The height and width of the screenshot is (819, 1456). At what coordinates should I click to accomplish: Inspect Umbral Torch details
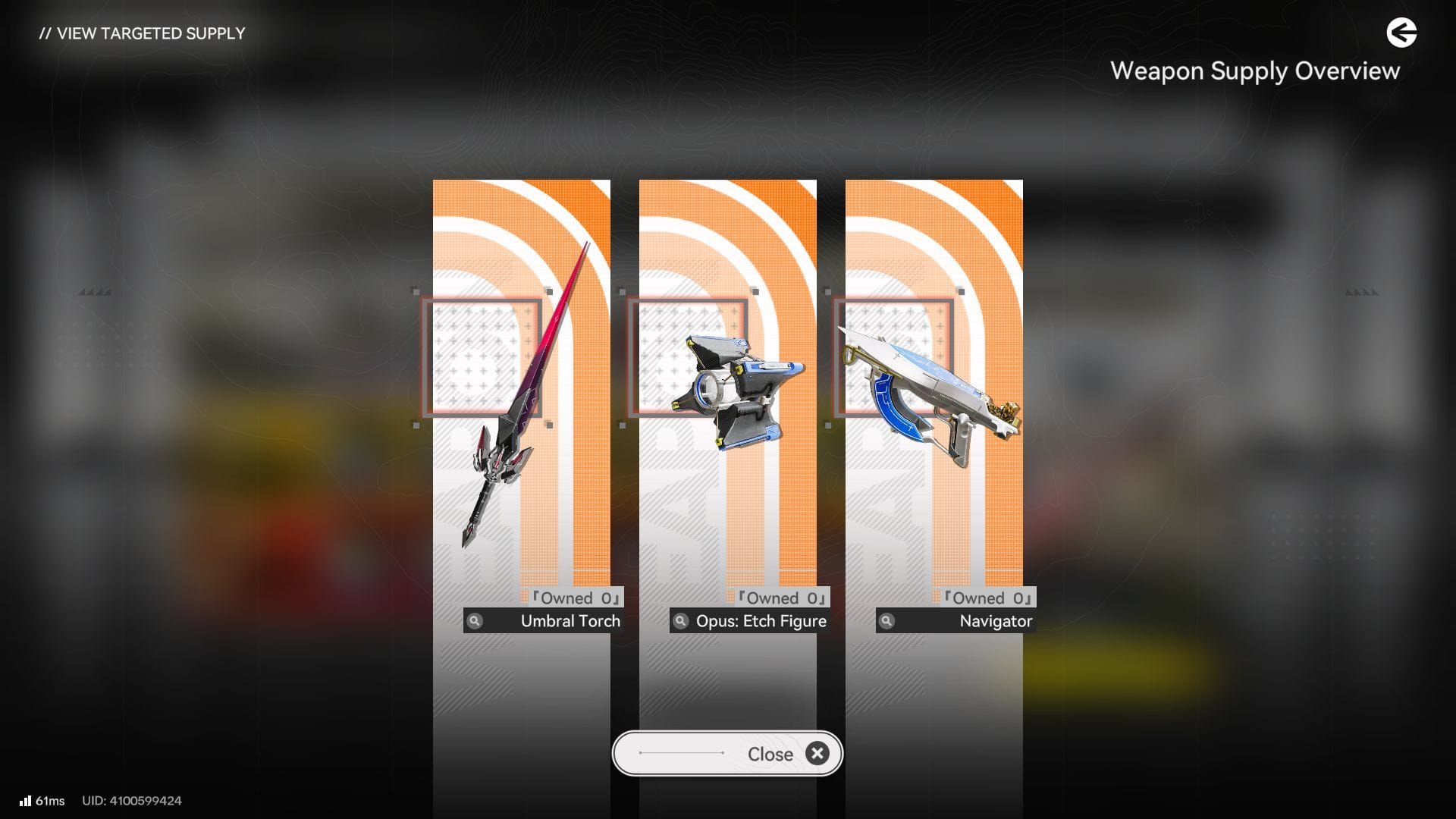[475, 621]
